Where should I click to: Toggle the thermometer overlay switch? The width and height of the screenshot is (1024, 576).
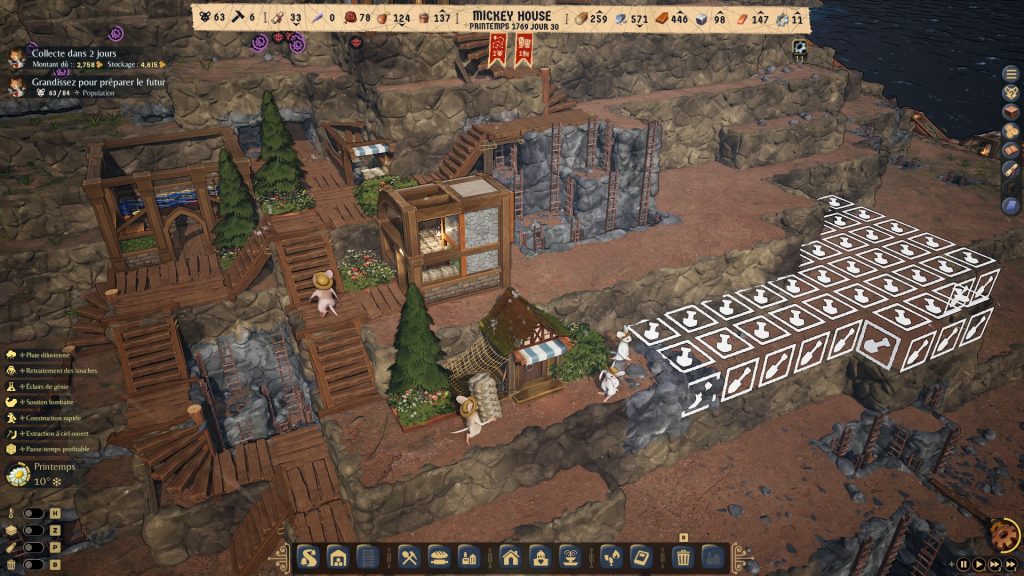point(33,513)
